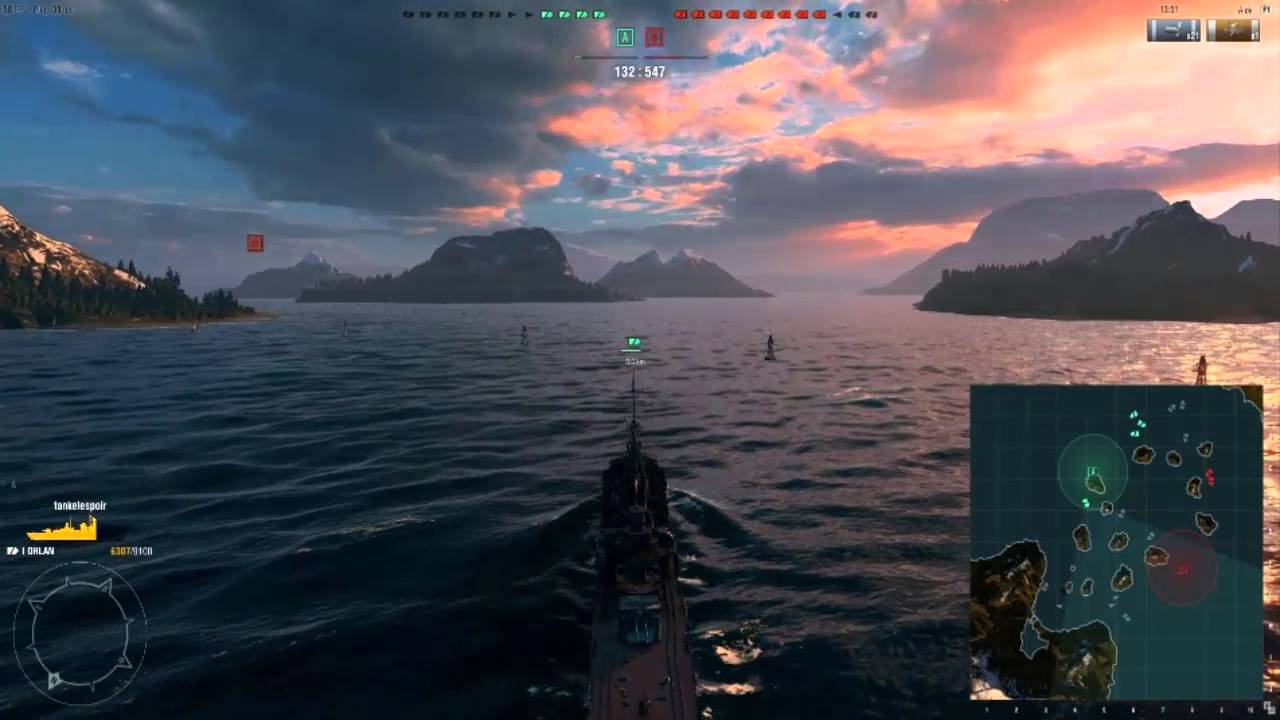The height and width of the screenshot is (720, 1280).
Task: Click capture point A indicator
Action: click(x=626, y=37)
